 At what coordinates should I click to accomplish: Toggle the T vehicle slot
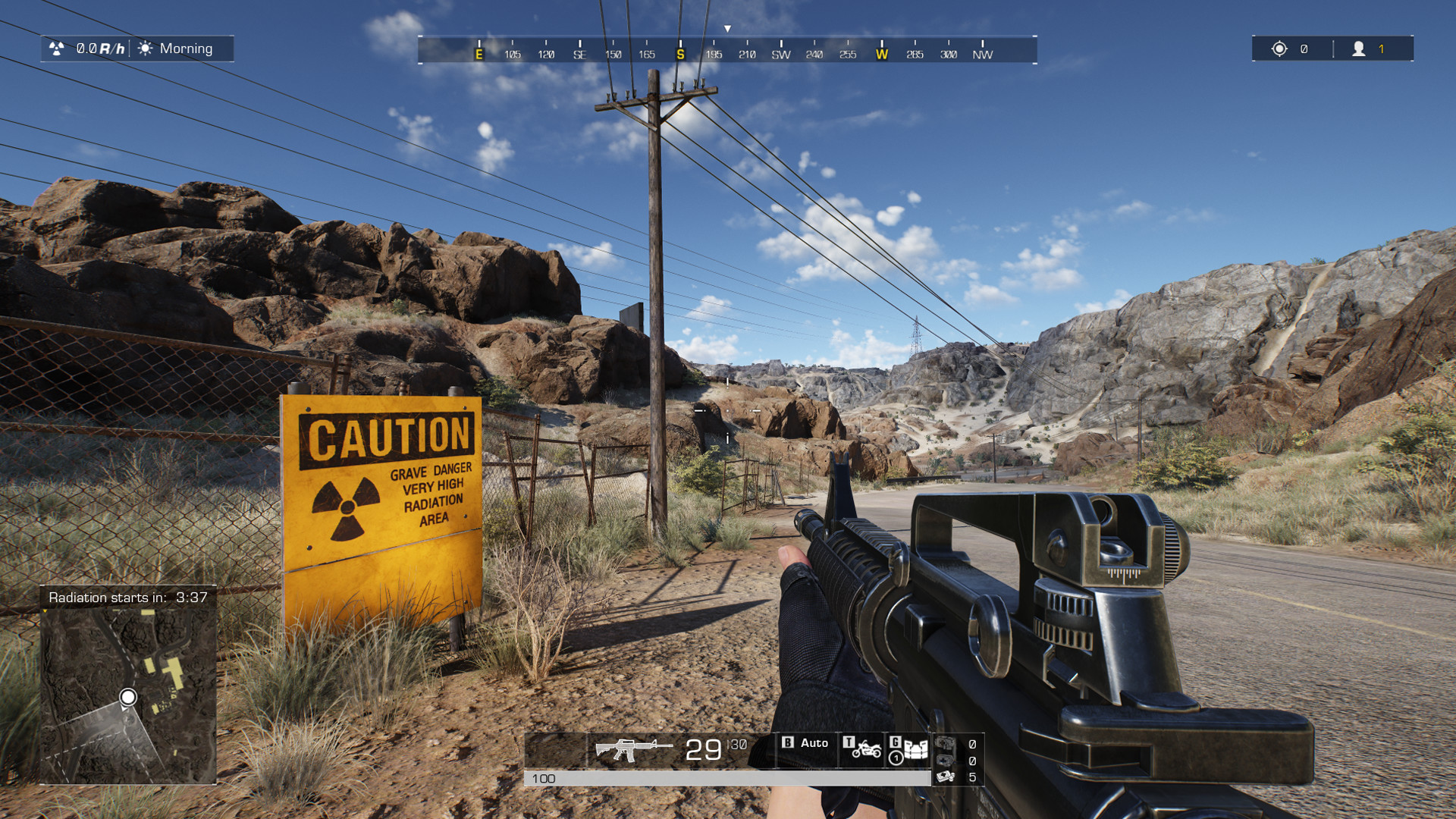[x=849, y=742]
